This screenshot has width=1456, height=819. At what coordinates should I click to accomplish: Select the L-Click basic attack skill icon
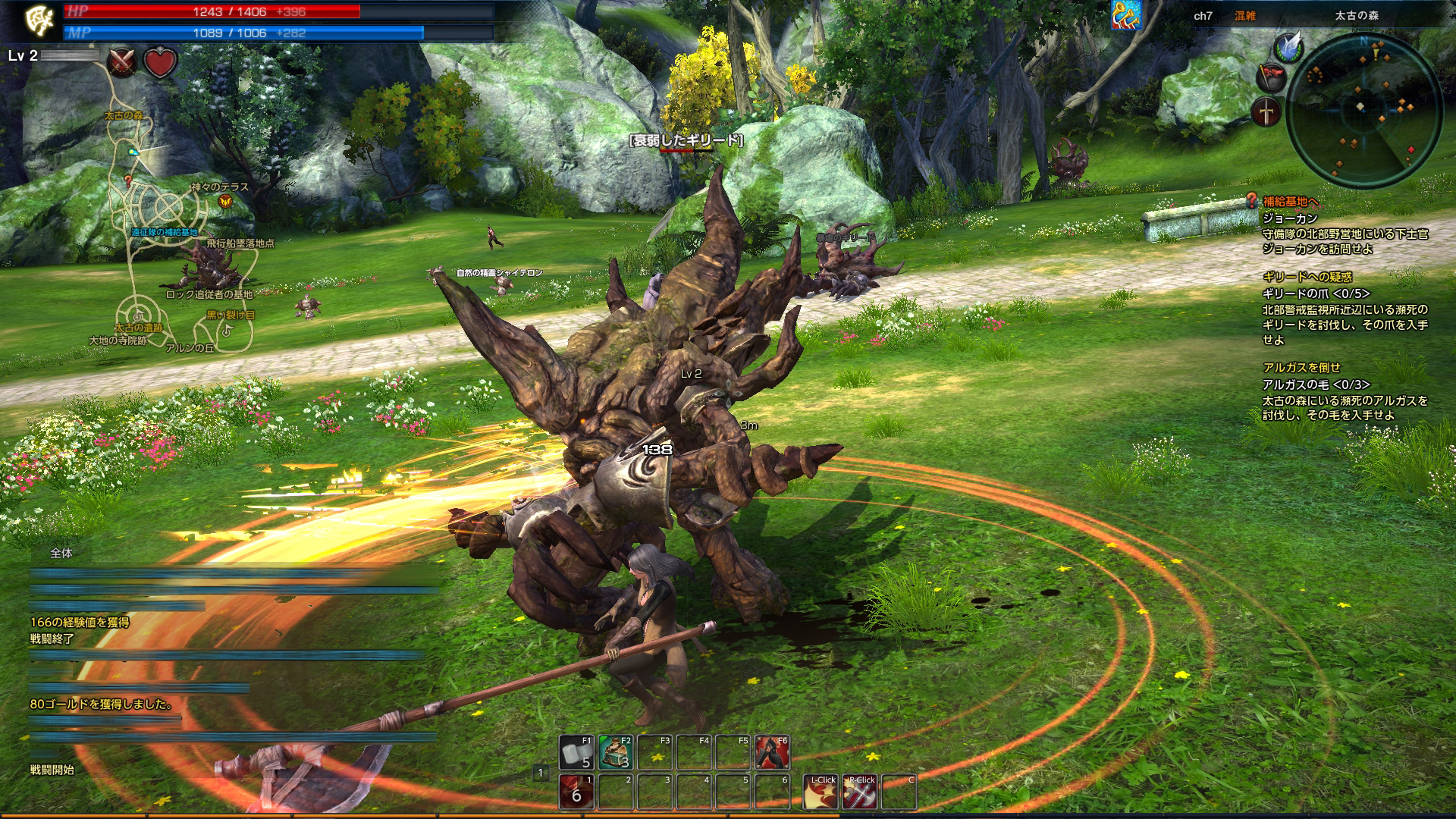point(821,792)
